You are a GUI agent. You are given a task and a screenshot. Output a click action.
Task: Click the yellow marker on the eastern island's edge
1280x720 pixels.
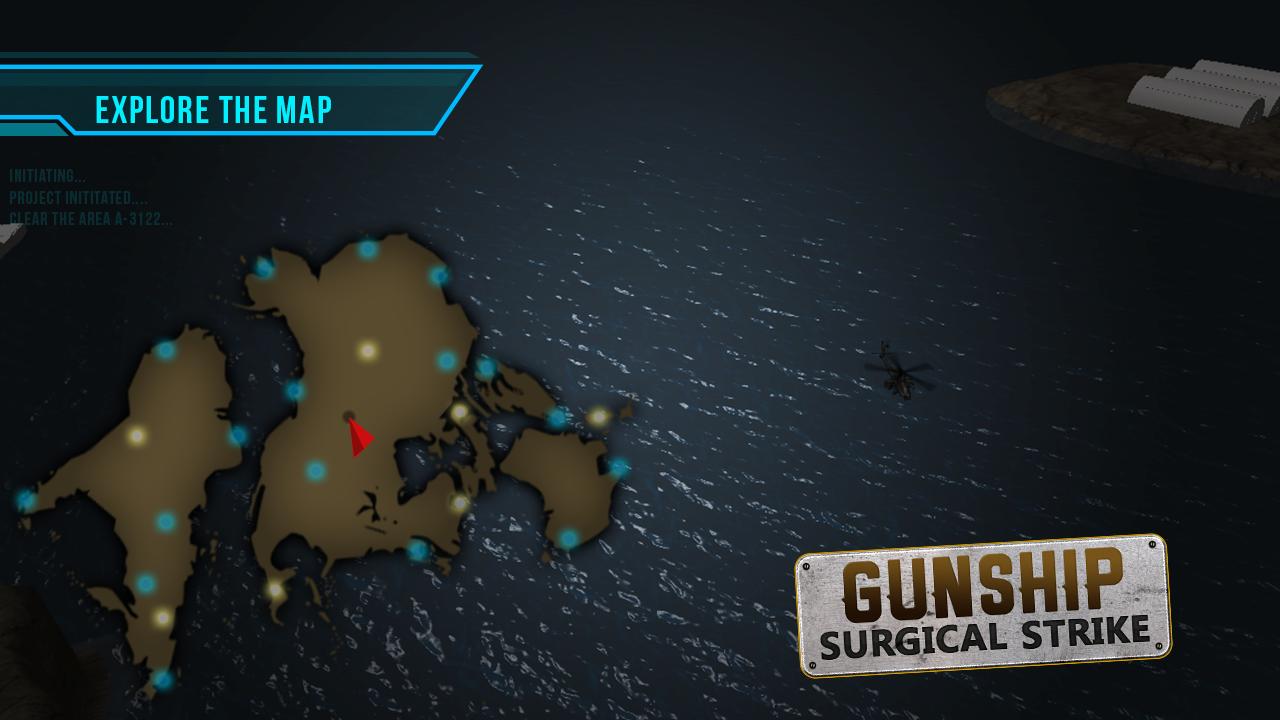(597, 416)
